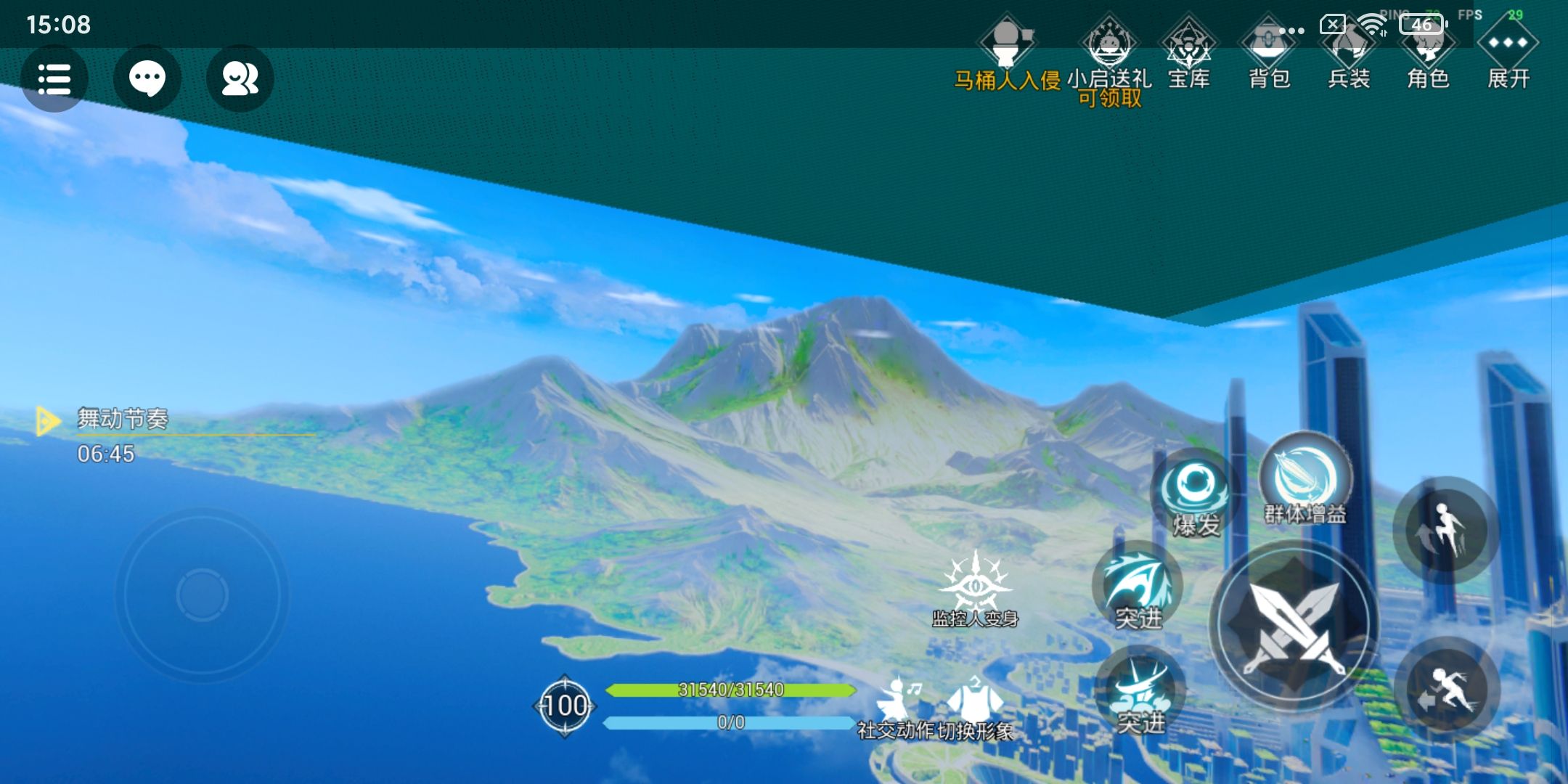Viewport: 1568px width, 784px height.
Task: Open the chat bubble button
Action: [x=147, y=78]
